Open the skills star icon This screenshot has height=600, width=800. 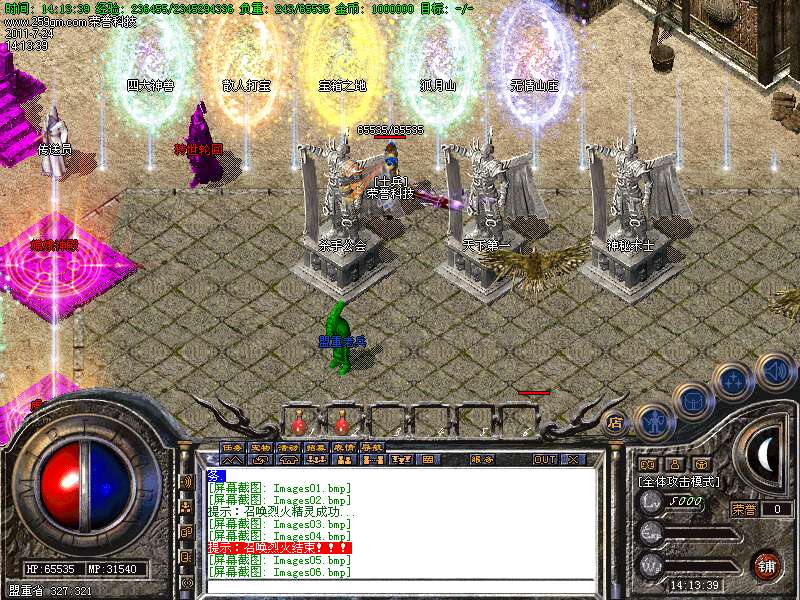click(734, 380)
